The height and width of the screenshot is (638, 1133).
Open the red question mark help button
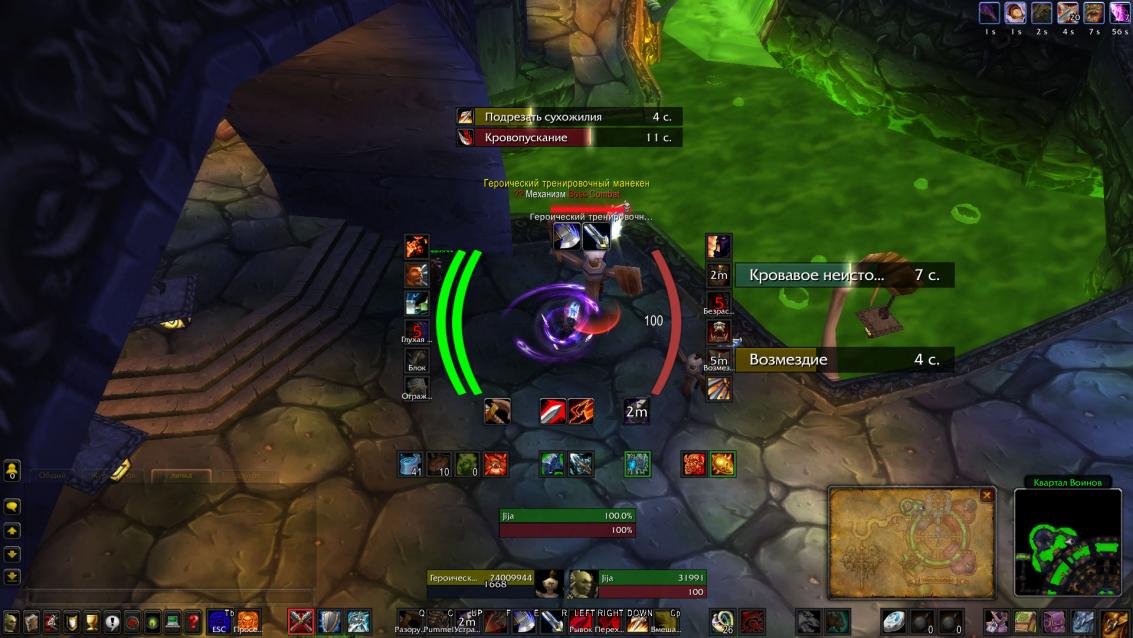coord(193,621)
